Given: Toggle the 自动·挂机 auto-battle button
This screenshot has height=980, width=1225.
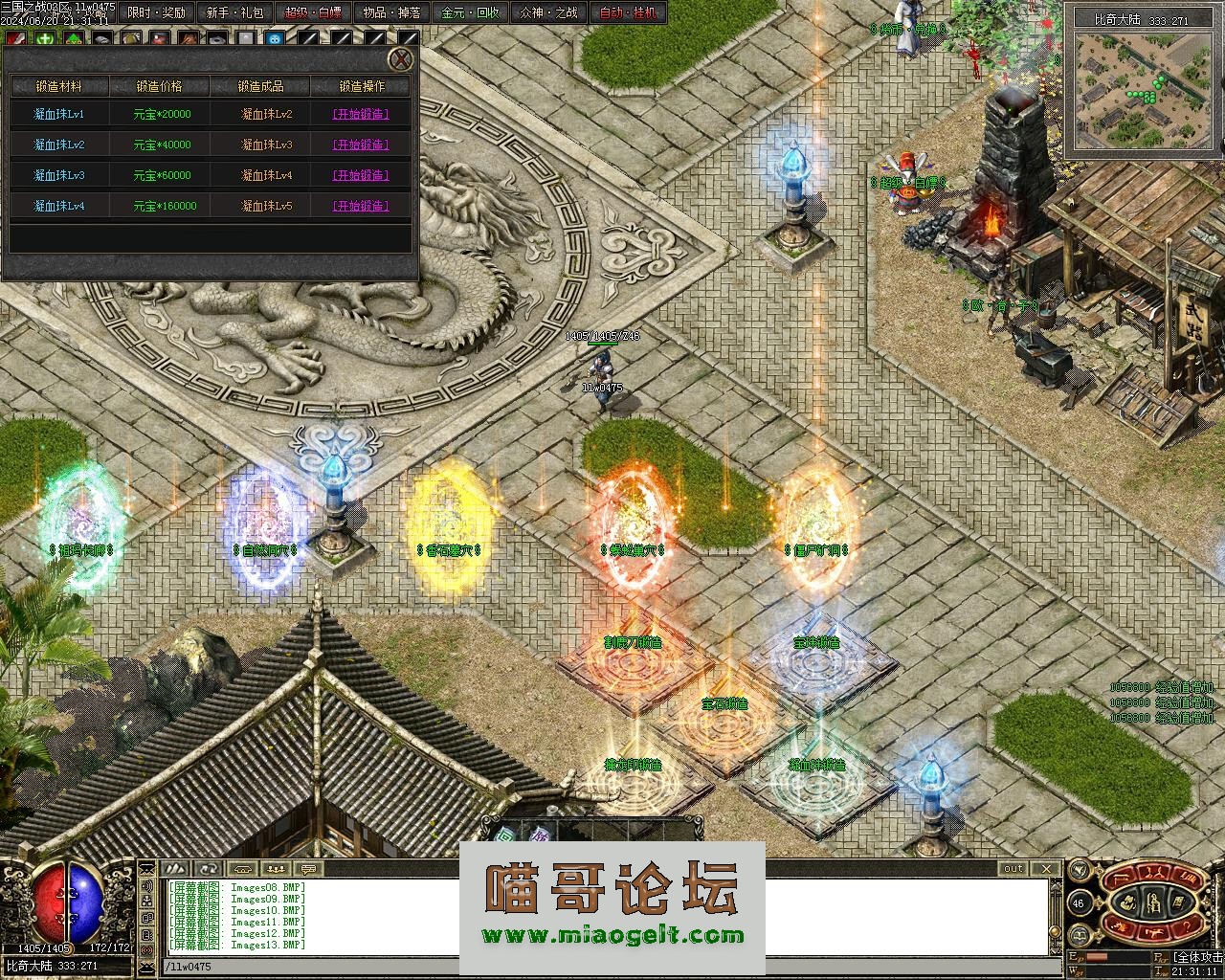Looking at the screenshot, I should [628, 12].
